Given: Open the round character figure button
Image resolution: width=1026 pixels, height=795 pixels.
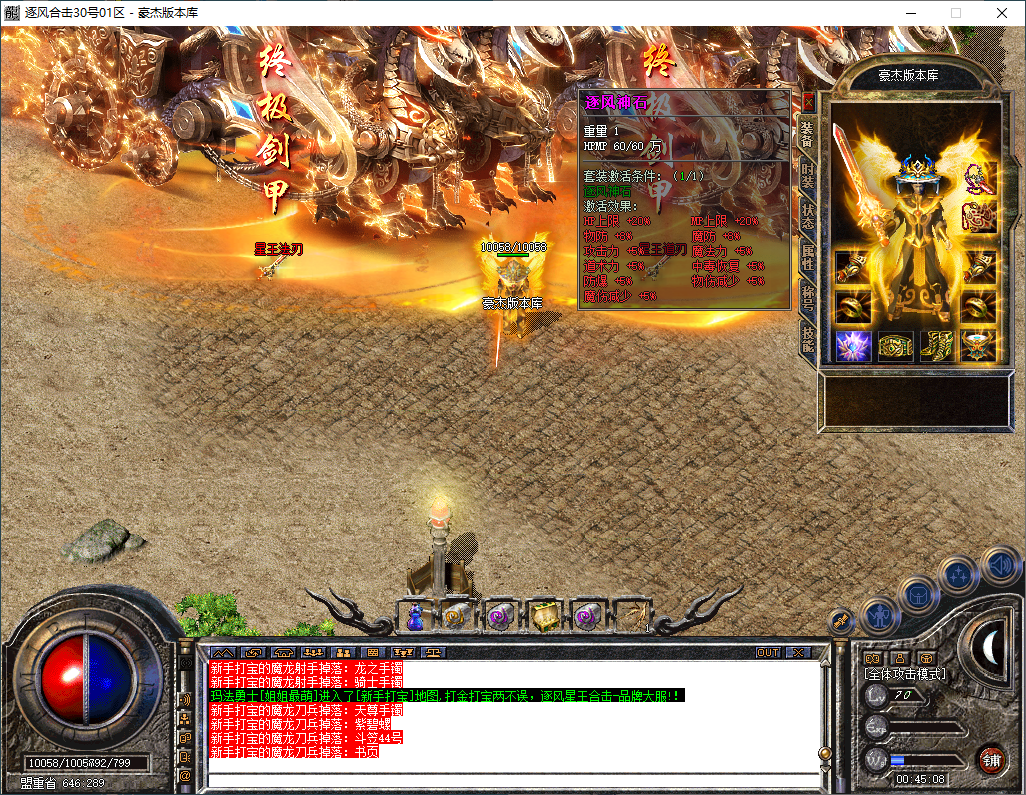Looking at the screenshot, I should pyautogui.click(x=878, y=615).
